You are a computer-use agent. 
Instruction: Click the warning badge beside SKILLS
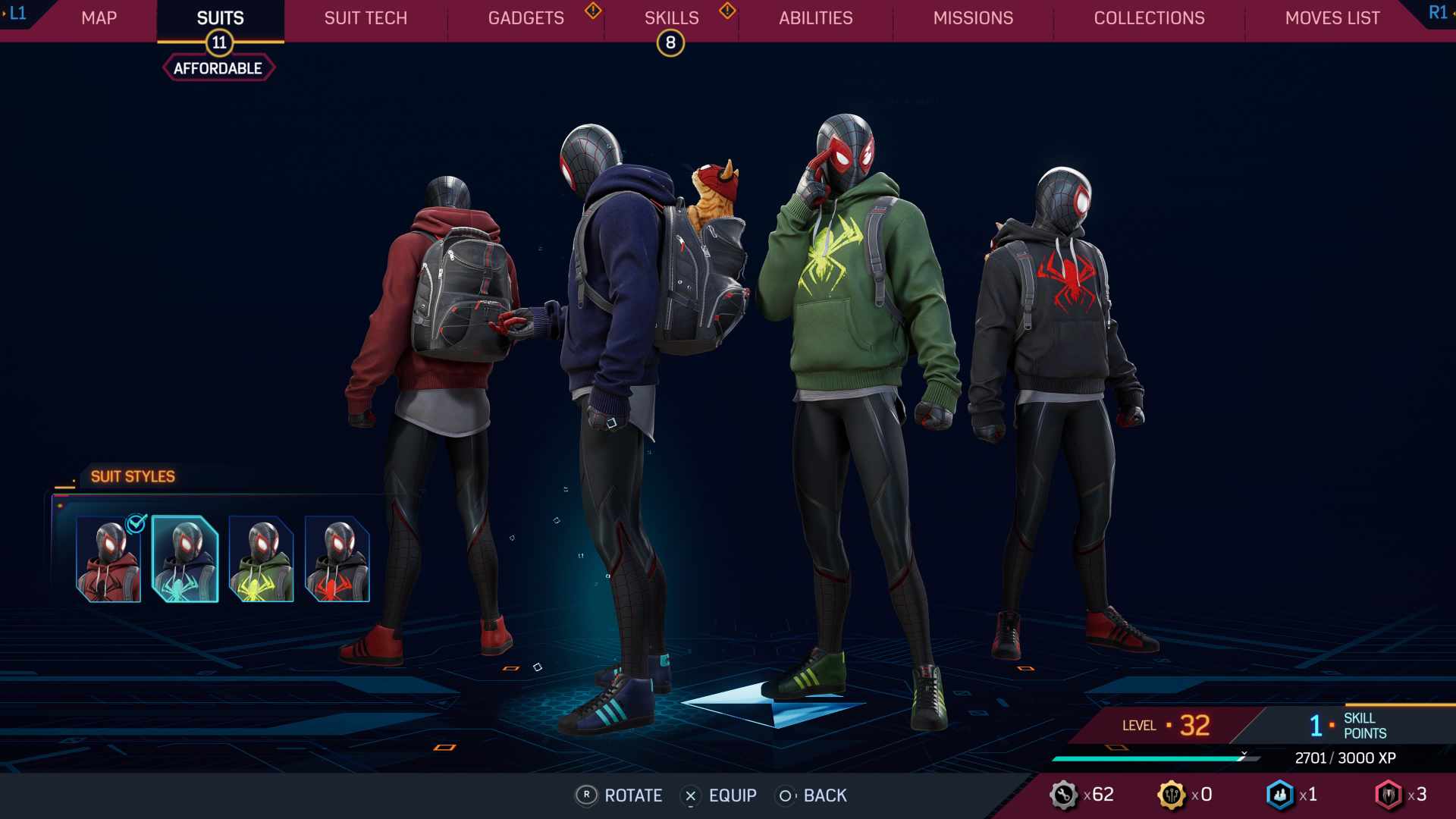[727, 12]
